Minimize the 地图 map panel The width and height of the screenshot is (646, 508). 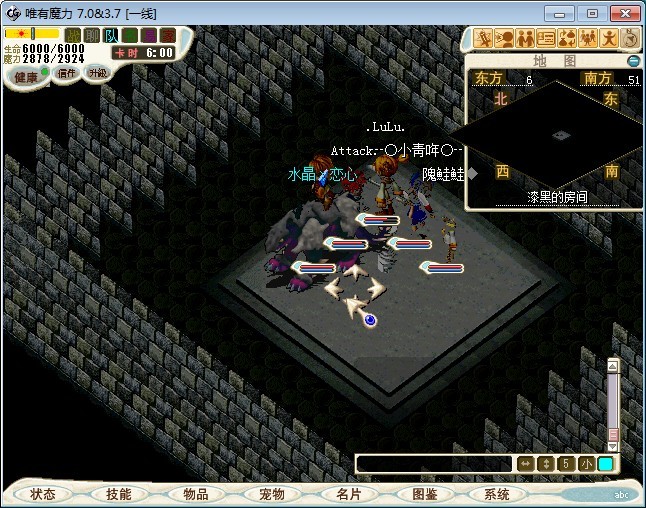[x=633, y=61]
